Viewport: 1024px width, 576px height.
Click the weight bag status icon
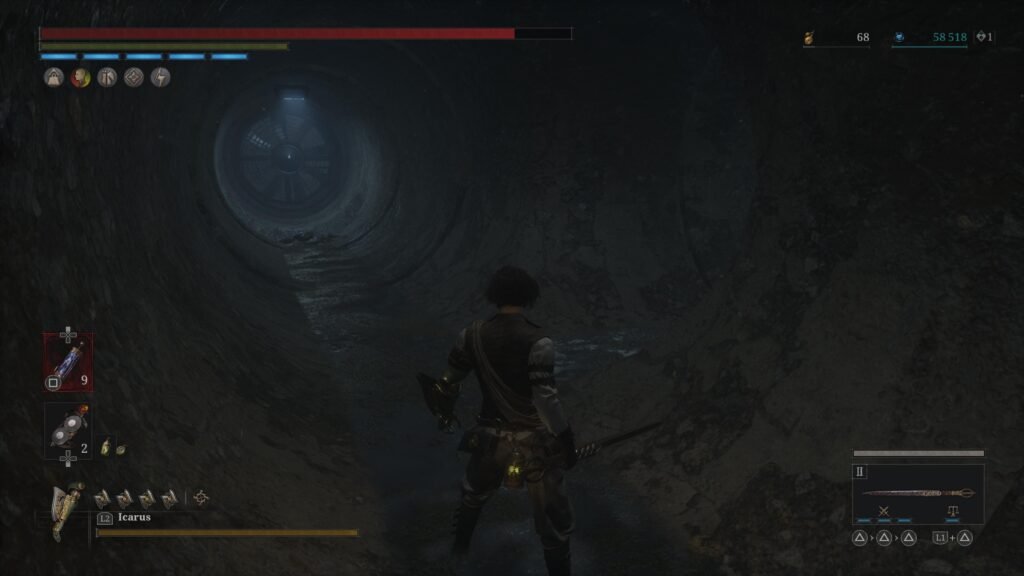tap(54, 77)
